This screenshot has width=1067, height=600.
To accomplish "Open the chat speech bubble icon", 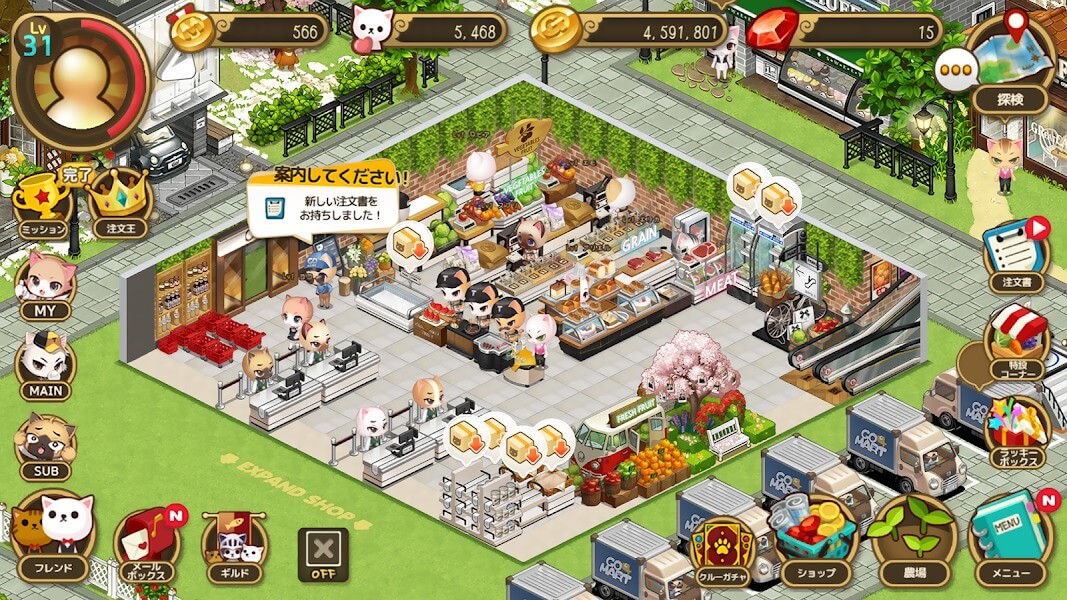I will (956, 72).
